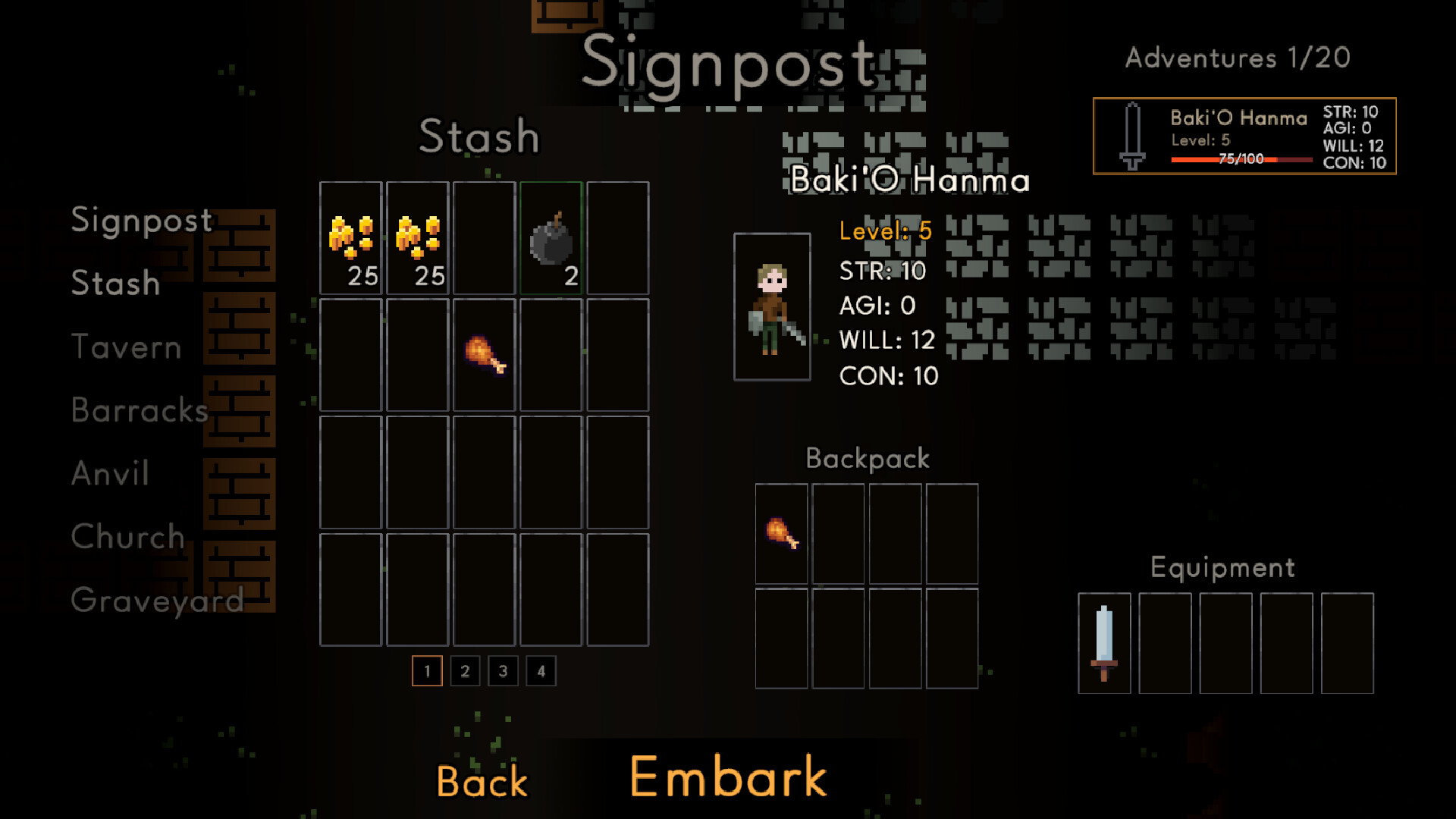The image size is (1456, 819).
Task: Switch to stash page 3
Action: (x=503, y=671)
